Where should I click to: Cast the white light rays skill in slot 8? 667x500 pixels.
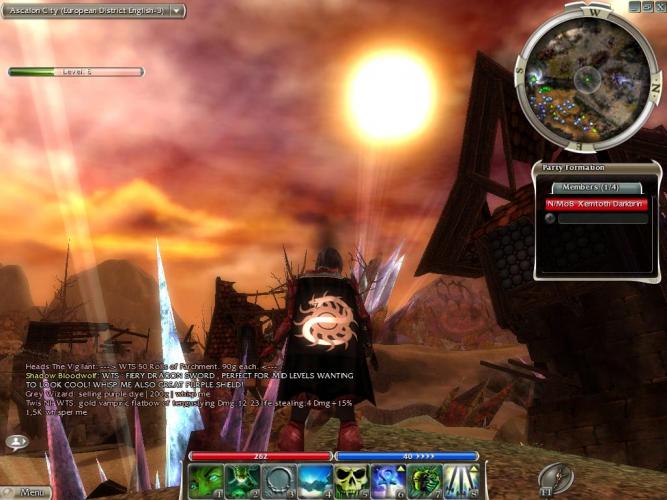461,481
